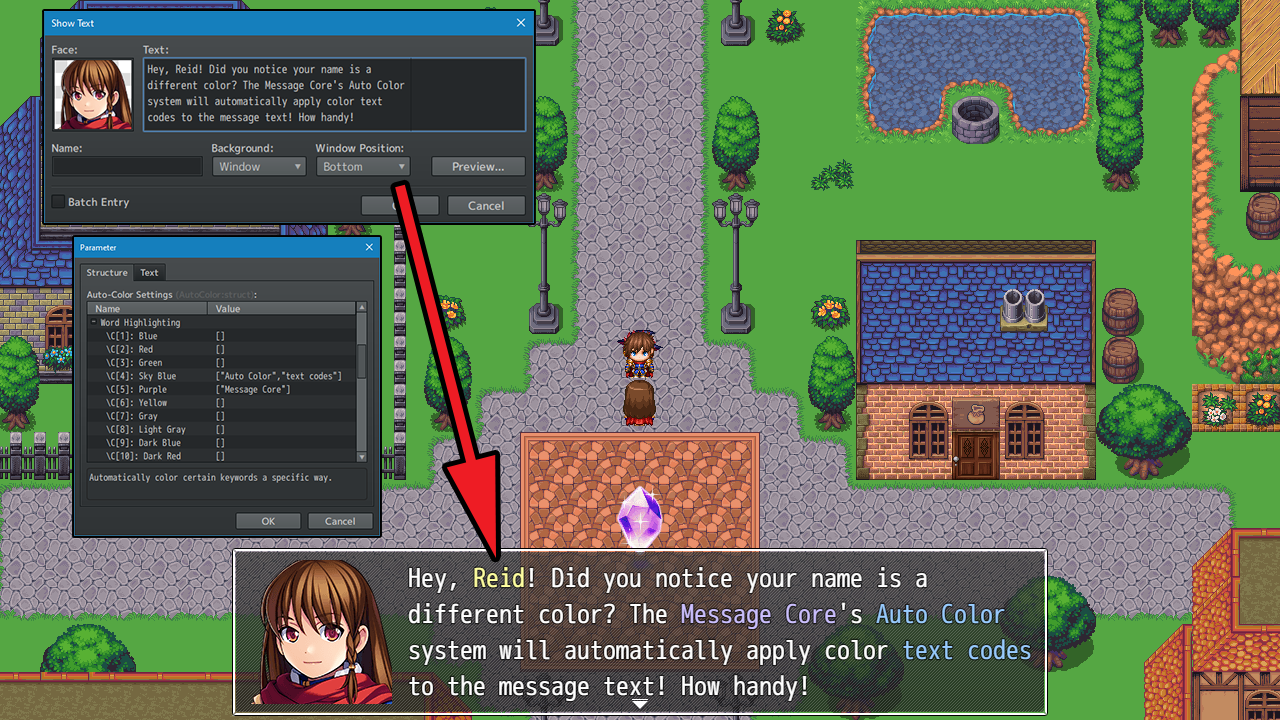The height and width of the screenshot is (720, 1280).
Task: Confirm the Parameter window with OK
Action: point(268,521)
